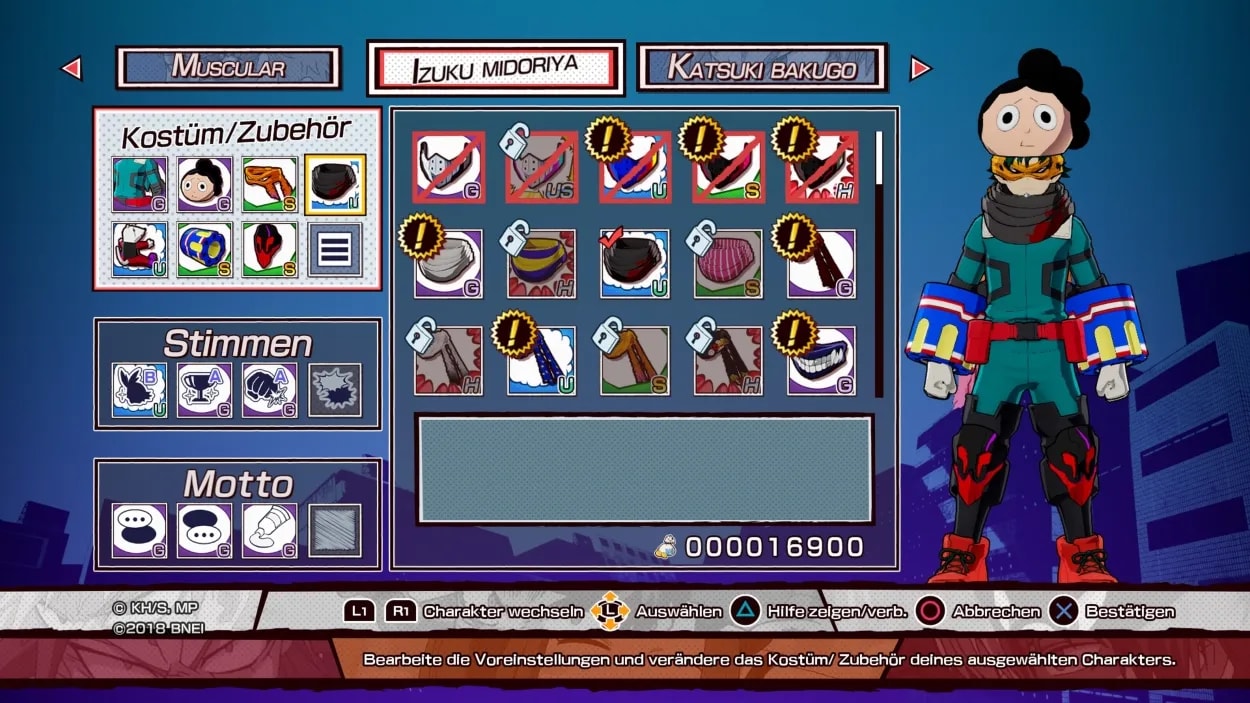The image size is (1250, 703).
Task: Select the rabbit silhouette voice slot
Action: pyautogui.click(x=140, y=389)
